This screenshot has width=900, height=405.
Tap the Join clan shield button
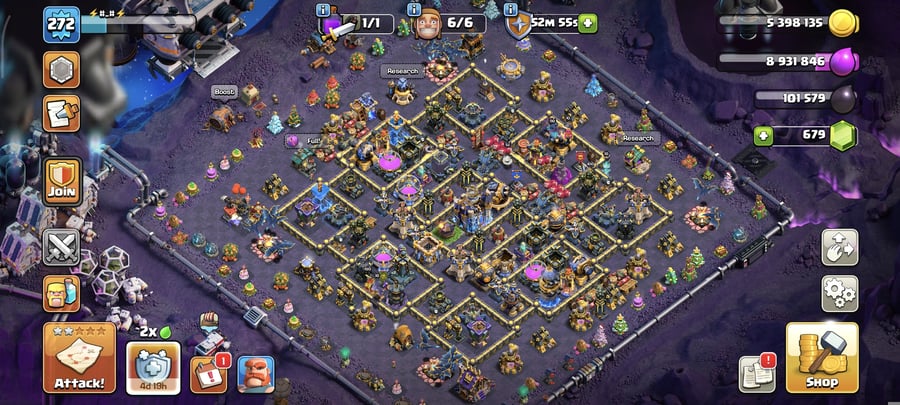point(61,181)
